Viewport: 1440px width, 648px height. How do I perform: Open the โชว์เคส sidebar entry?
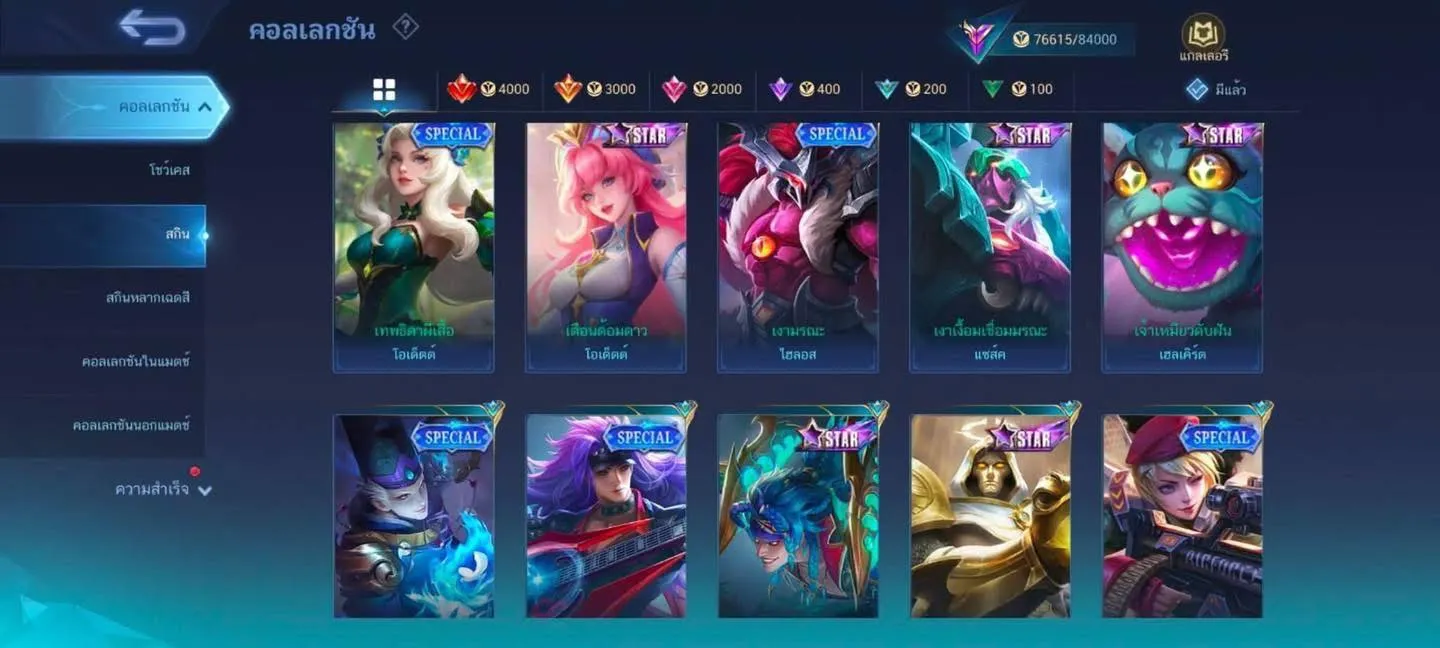click(x=169, y=170)
